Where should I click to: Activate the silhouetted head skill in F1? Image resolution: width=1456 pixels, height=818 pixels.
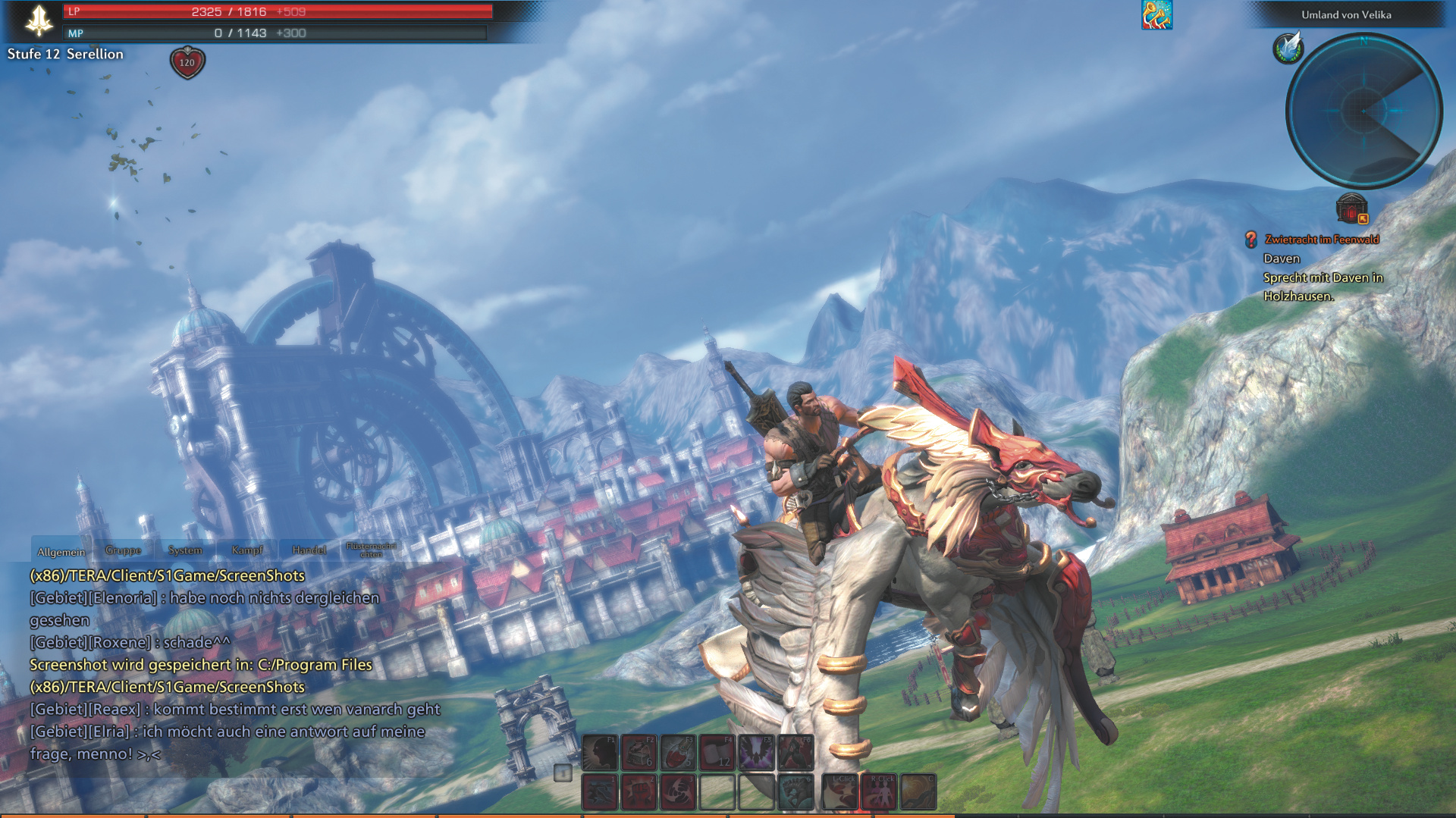pos(599,753)
